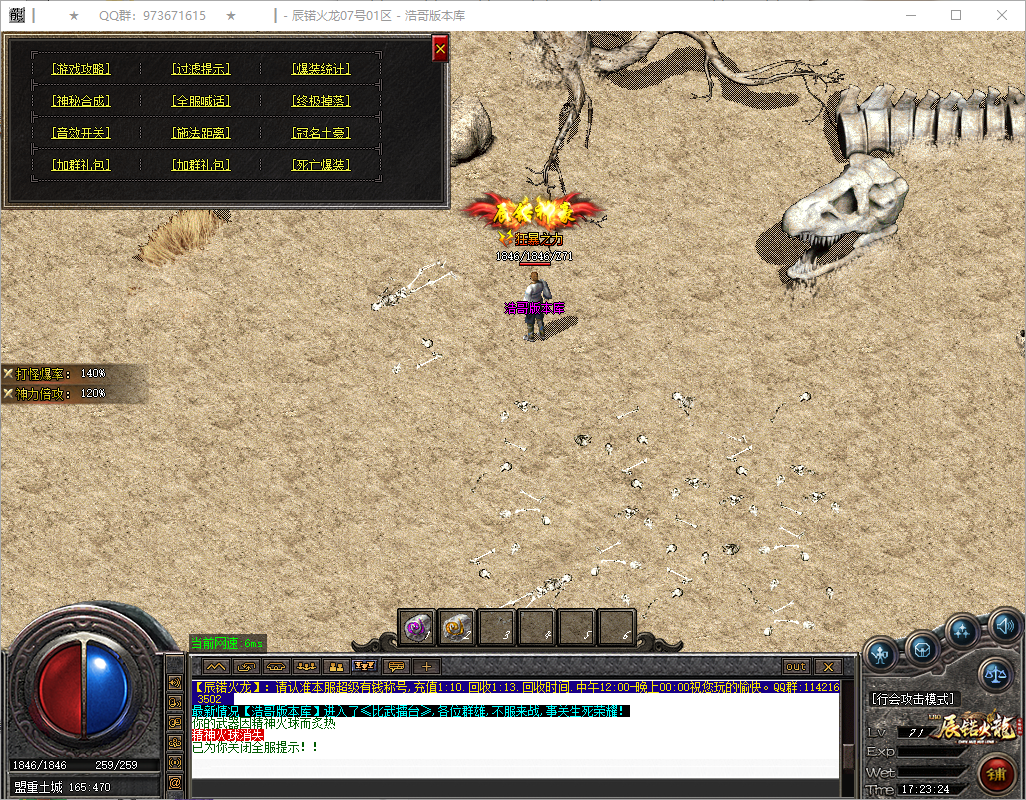Use the orange swirl item in hotbar slot 2
Viewport: 1026px width, 800px height.
tap(457, 627)
